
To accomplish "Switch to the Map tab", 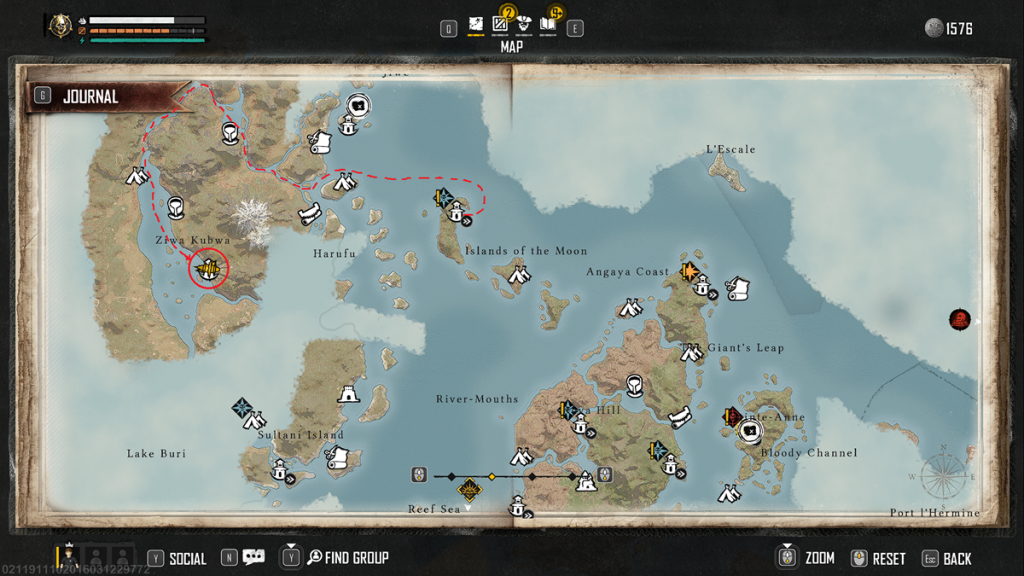I will pyautogui.click(x=476, y=24).
